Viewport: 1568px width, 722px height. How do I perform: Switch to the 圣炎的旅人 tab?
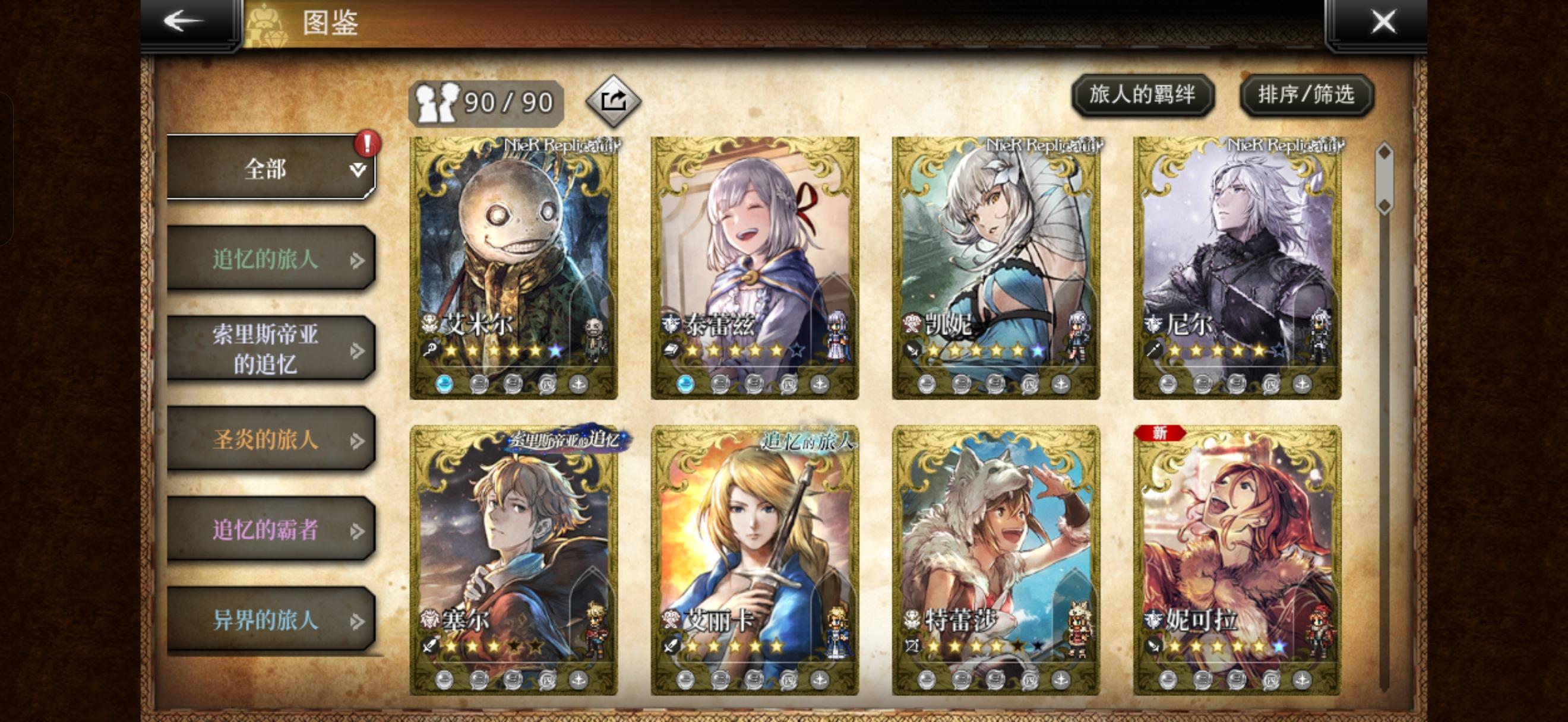click(x=267, y=440)
